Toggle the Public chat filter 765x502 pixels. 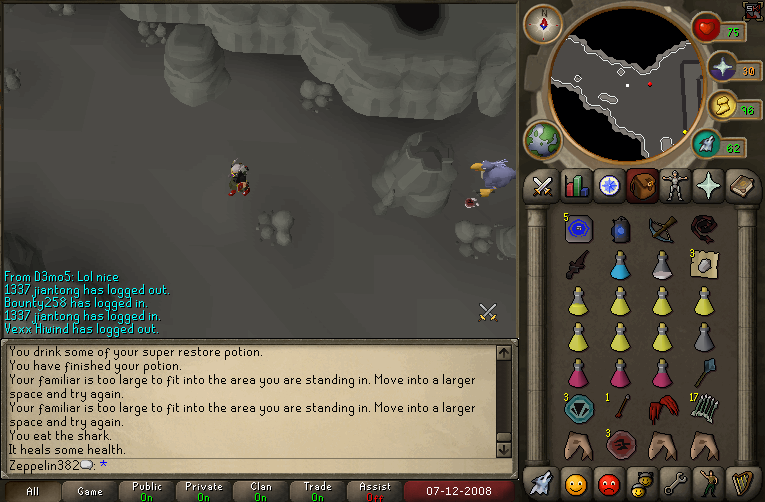(146, 492)
